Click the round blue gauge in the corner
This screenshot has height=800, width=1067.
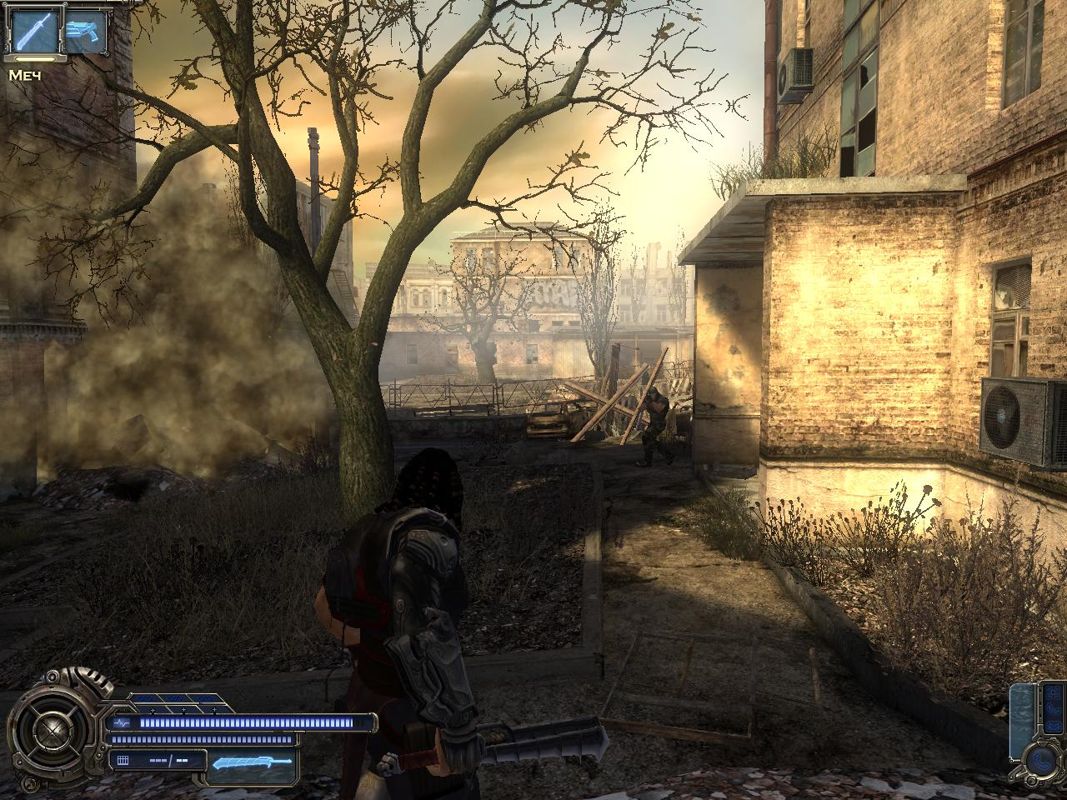(1041, 763)
